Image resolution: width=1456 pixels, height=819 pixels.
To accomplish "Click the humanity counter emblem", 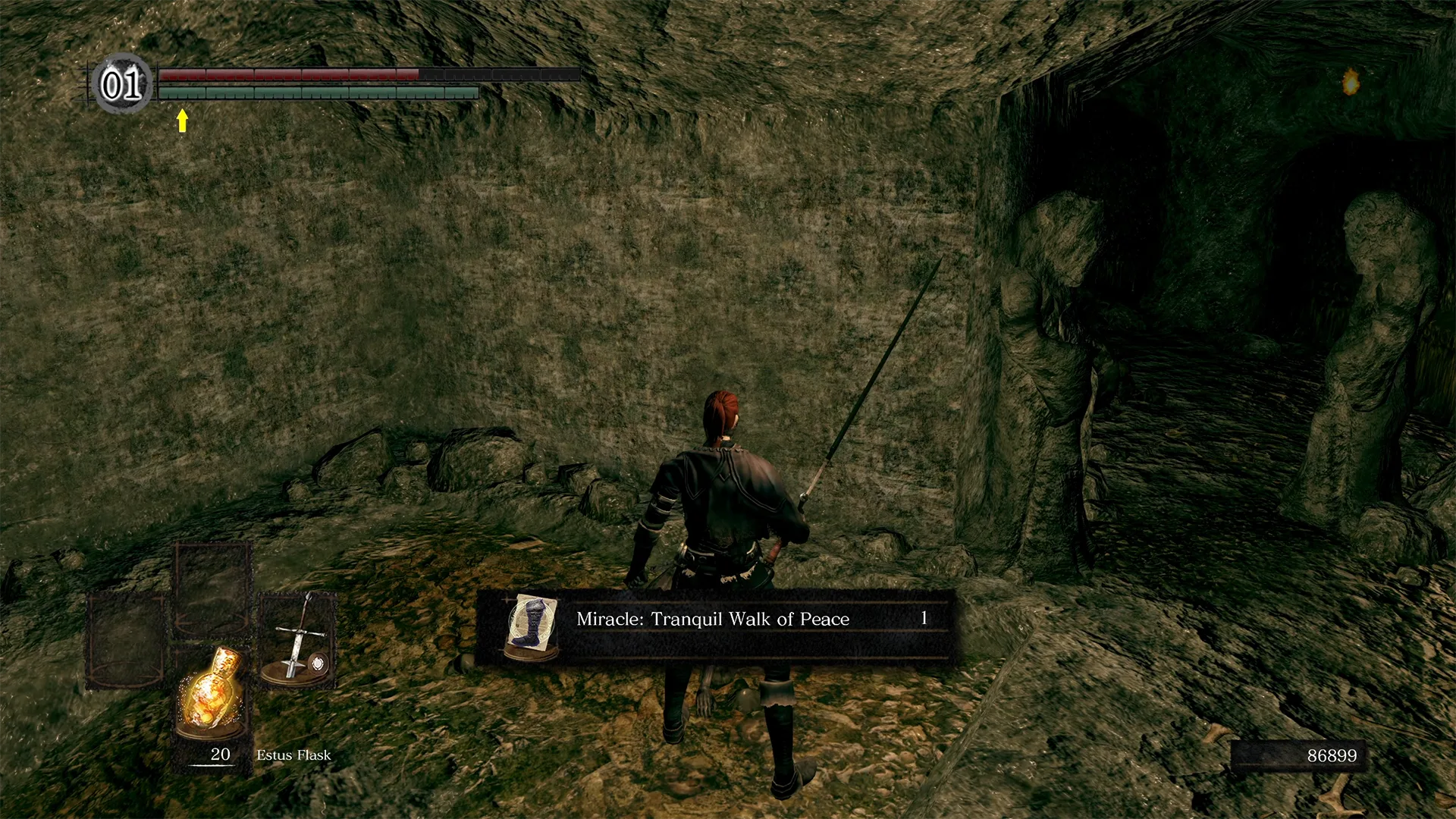I will tap(122, 84).
